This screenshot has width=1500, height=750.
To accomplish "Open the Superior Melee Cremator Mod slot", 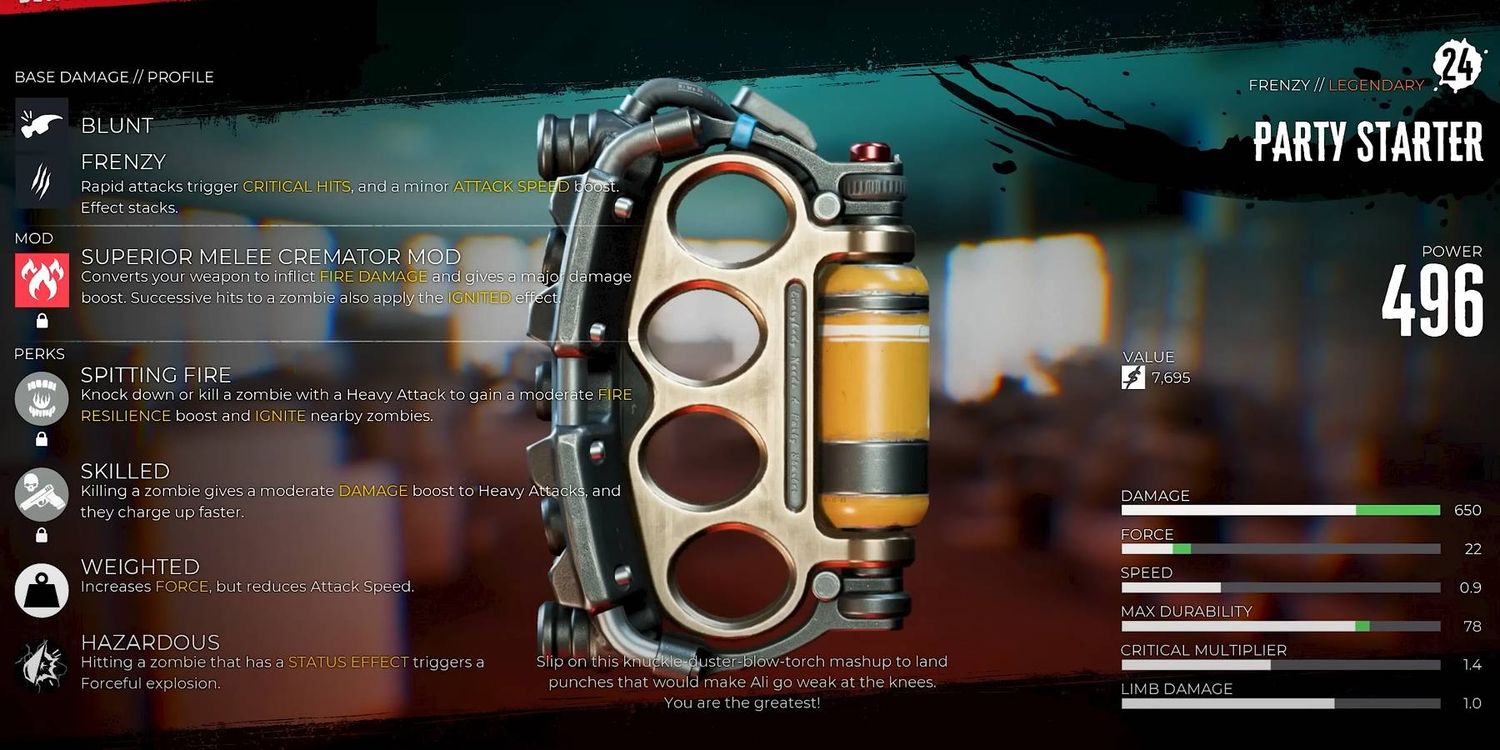I will pyautogui.click(x=42, y=280).
